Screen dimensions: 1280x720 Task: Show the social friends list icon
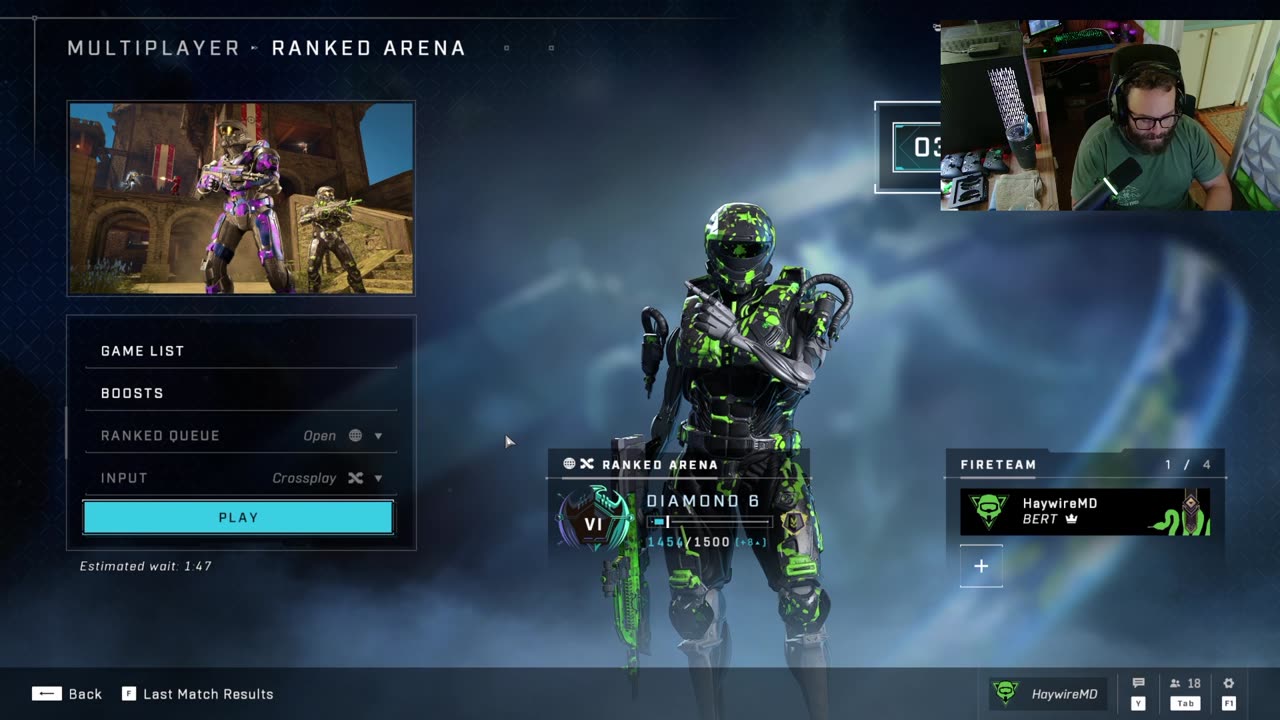tap(1185, 684)
